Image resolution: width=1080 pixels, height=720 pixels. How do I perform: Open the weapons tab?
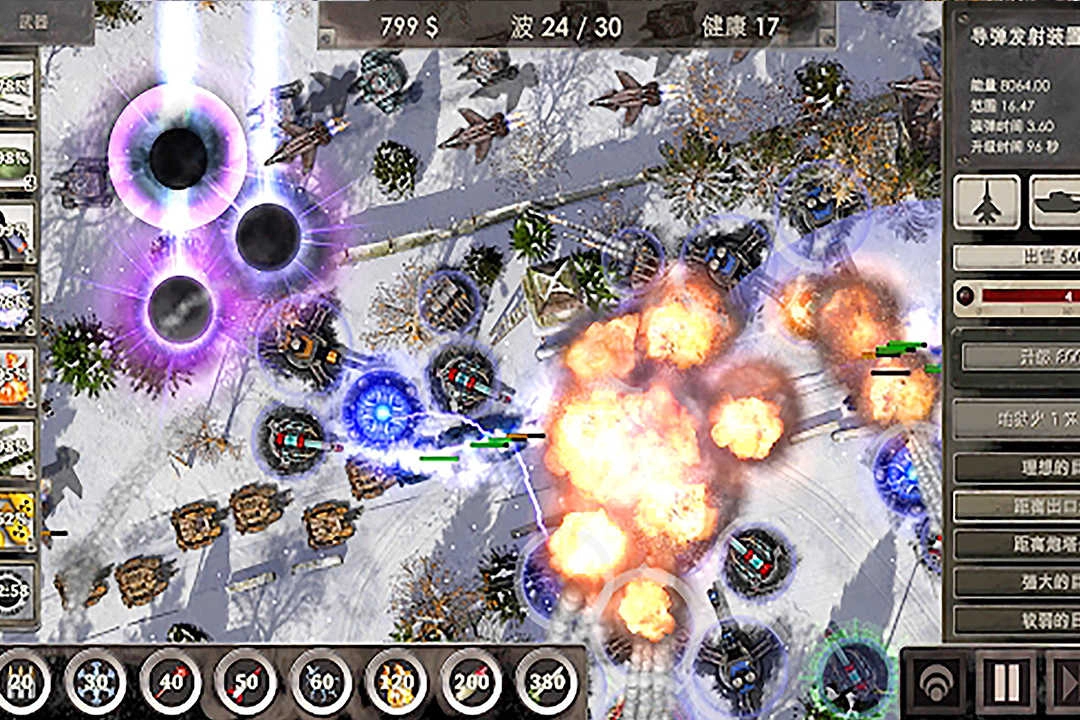[x=46, y=21]
